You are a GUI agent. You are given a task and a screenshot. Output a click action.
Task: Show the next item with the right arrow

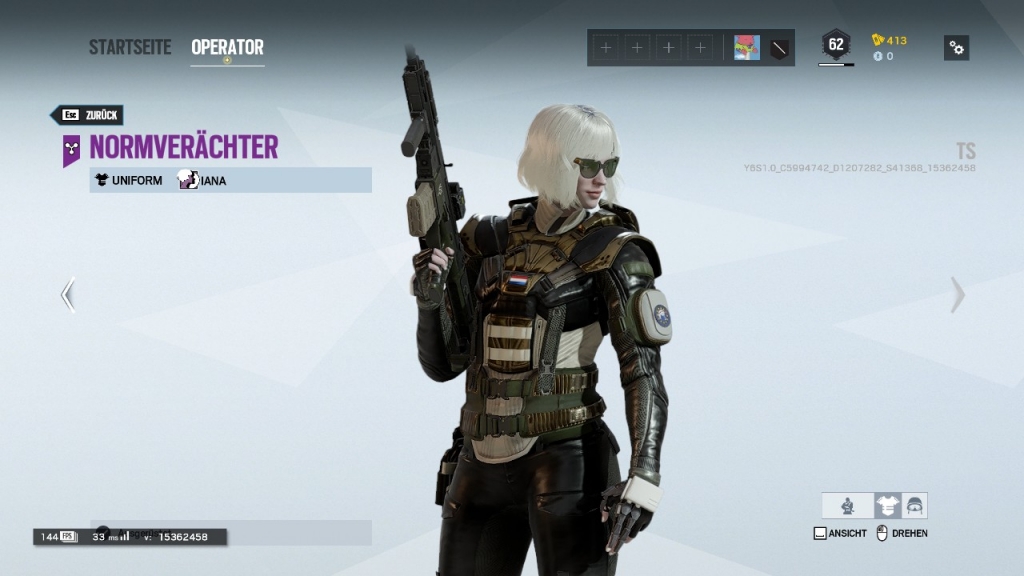(957, 295)
